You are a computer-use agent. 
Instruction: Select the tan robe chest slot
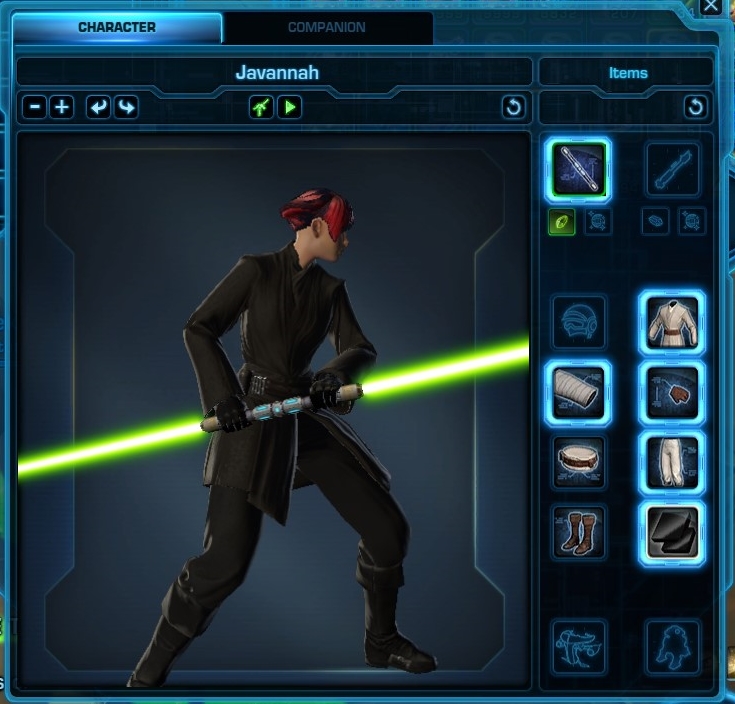pyautogui.click(x=671, y=323)
